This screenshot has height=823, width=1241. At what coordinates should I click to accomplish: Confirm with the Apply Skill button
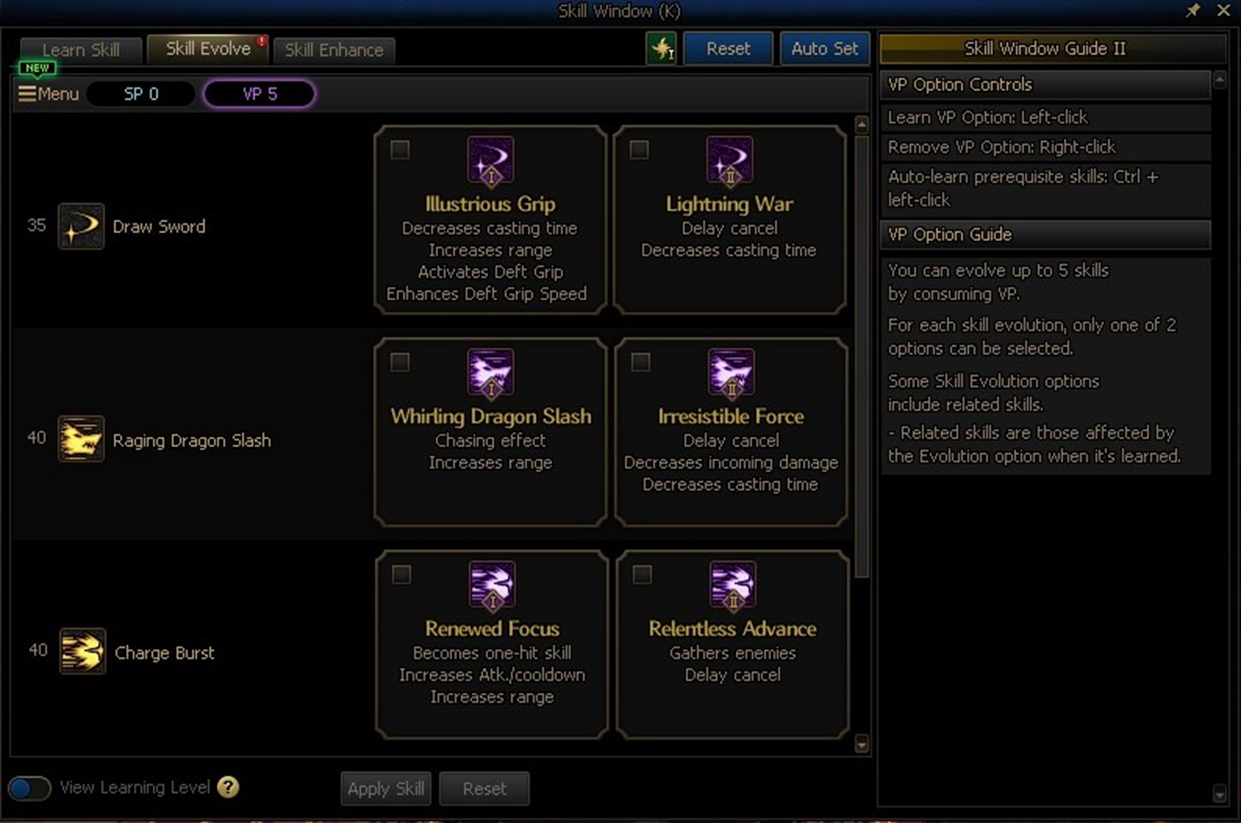pyautogui.click(x=386, y=788)
